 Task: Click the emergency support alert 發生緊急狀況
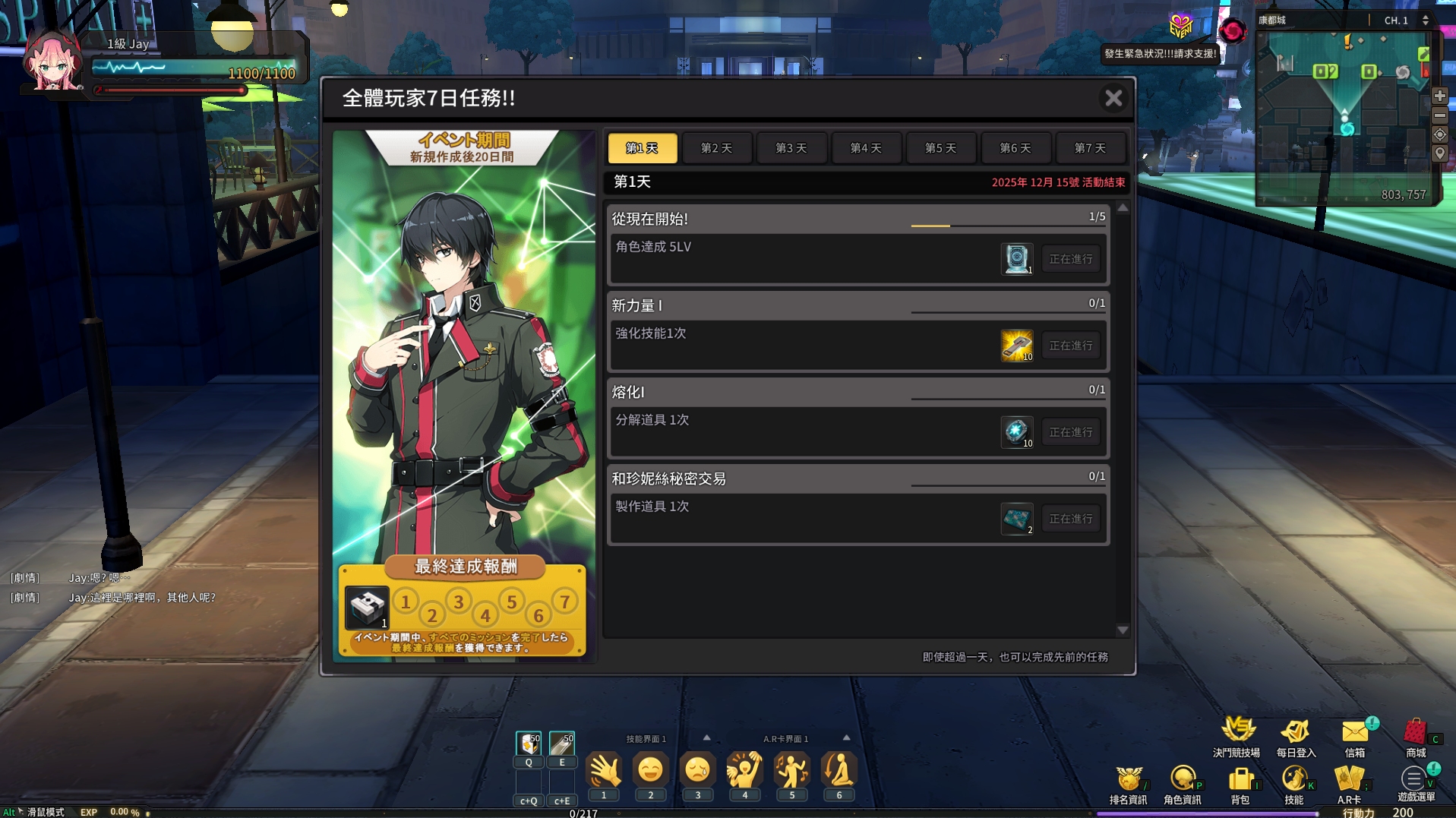pyautogui.click(x=1160, y=54)
